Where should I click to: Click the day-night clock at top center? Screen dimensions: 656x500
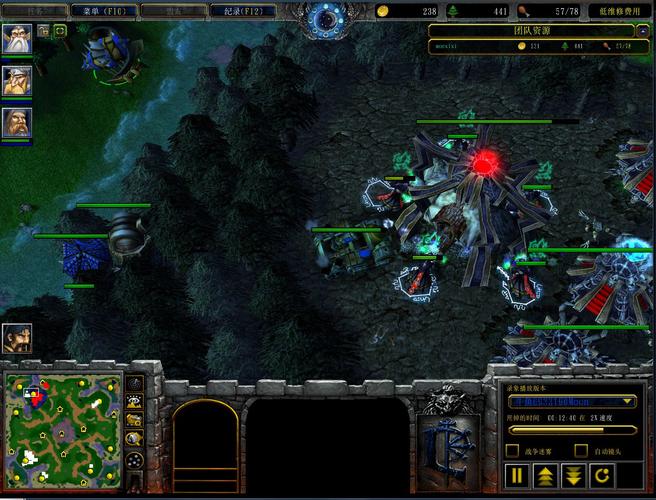[x=328, y=17]
